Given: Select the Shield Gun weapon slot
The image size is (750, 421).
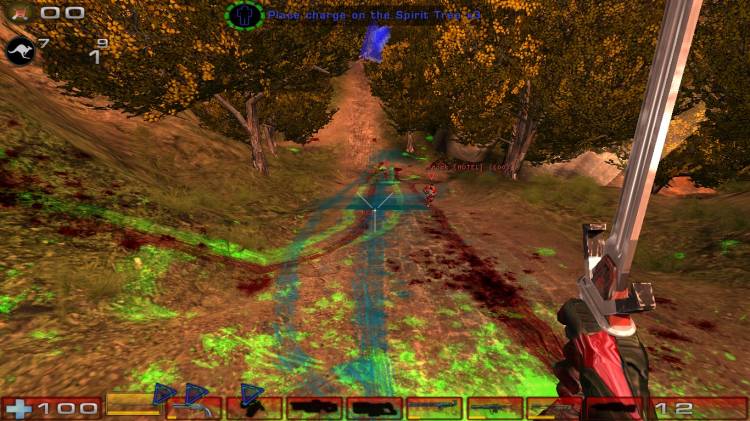Looking at the screenshot, I should (133, 407).
